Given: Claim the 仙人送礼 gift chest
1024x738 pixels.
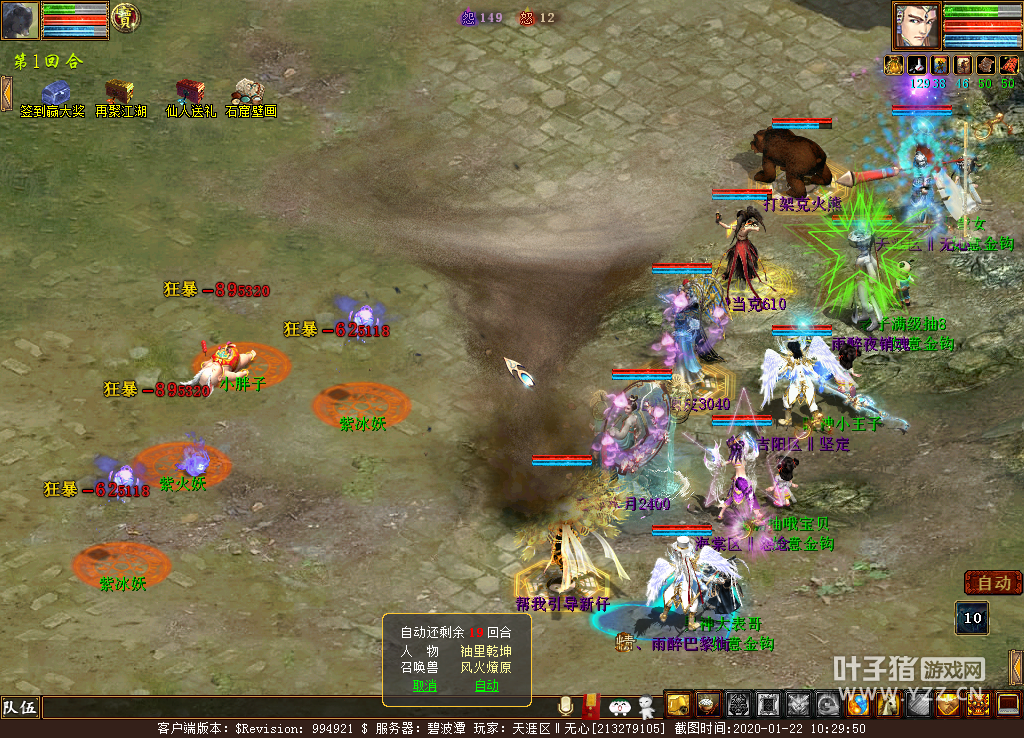Looking at the screenshot, I should [189, 93].
